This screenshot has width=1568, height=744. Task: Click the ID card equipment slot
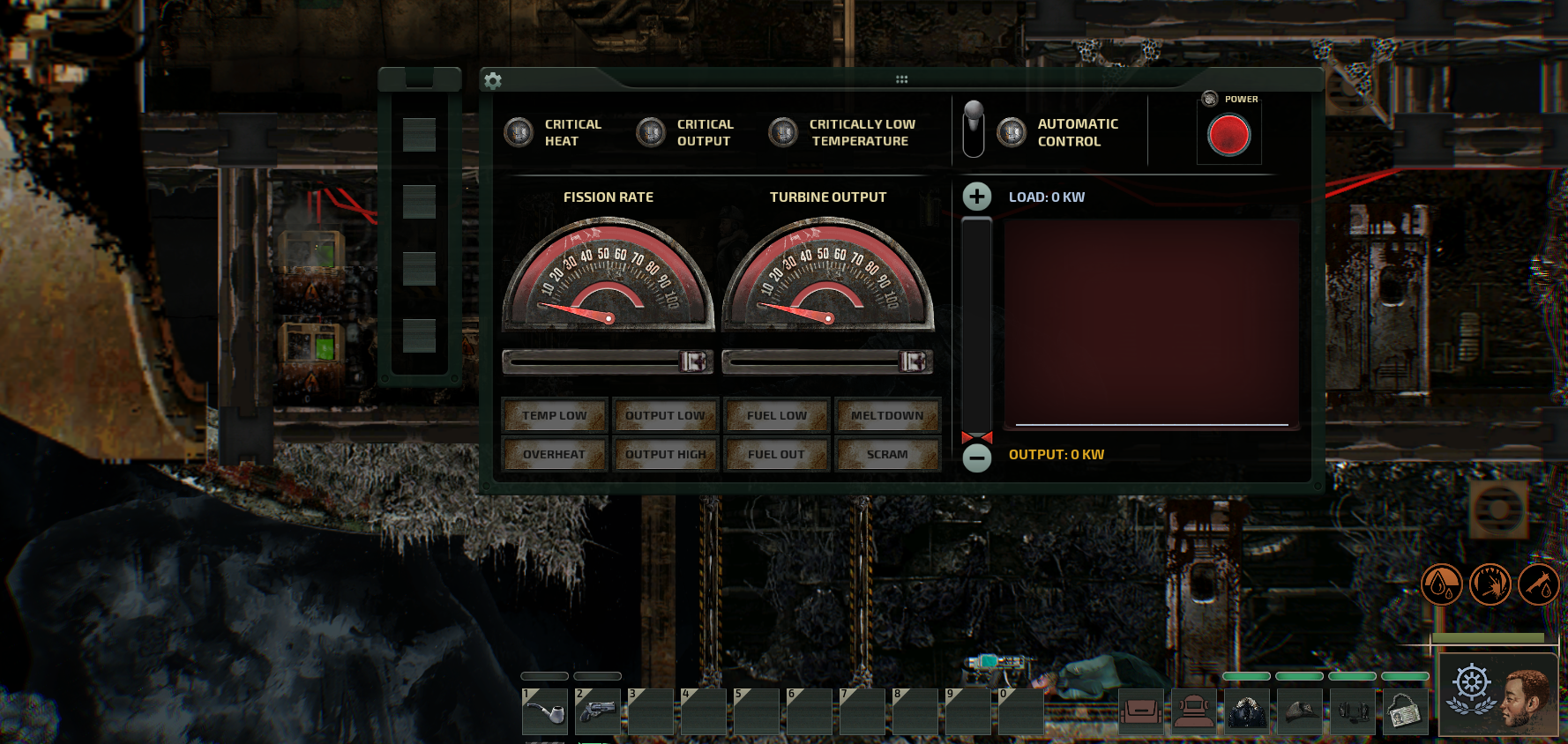coord(1405,711)
